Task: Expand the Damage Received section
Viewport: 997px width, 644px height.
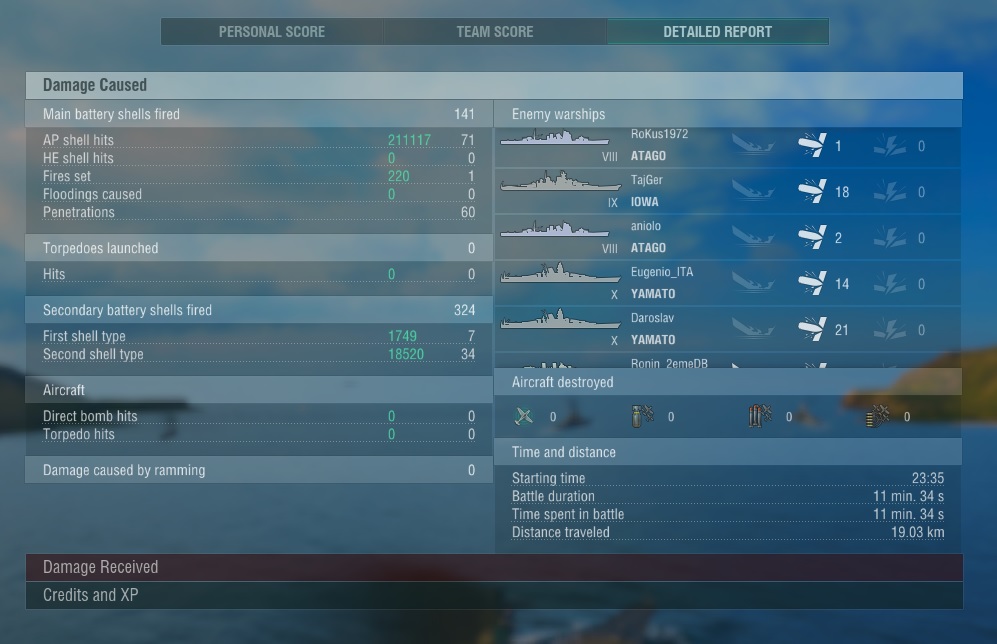Action: coord(494,568)
